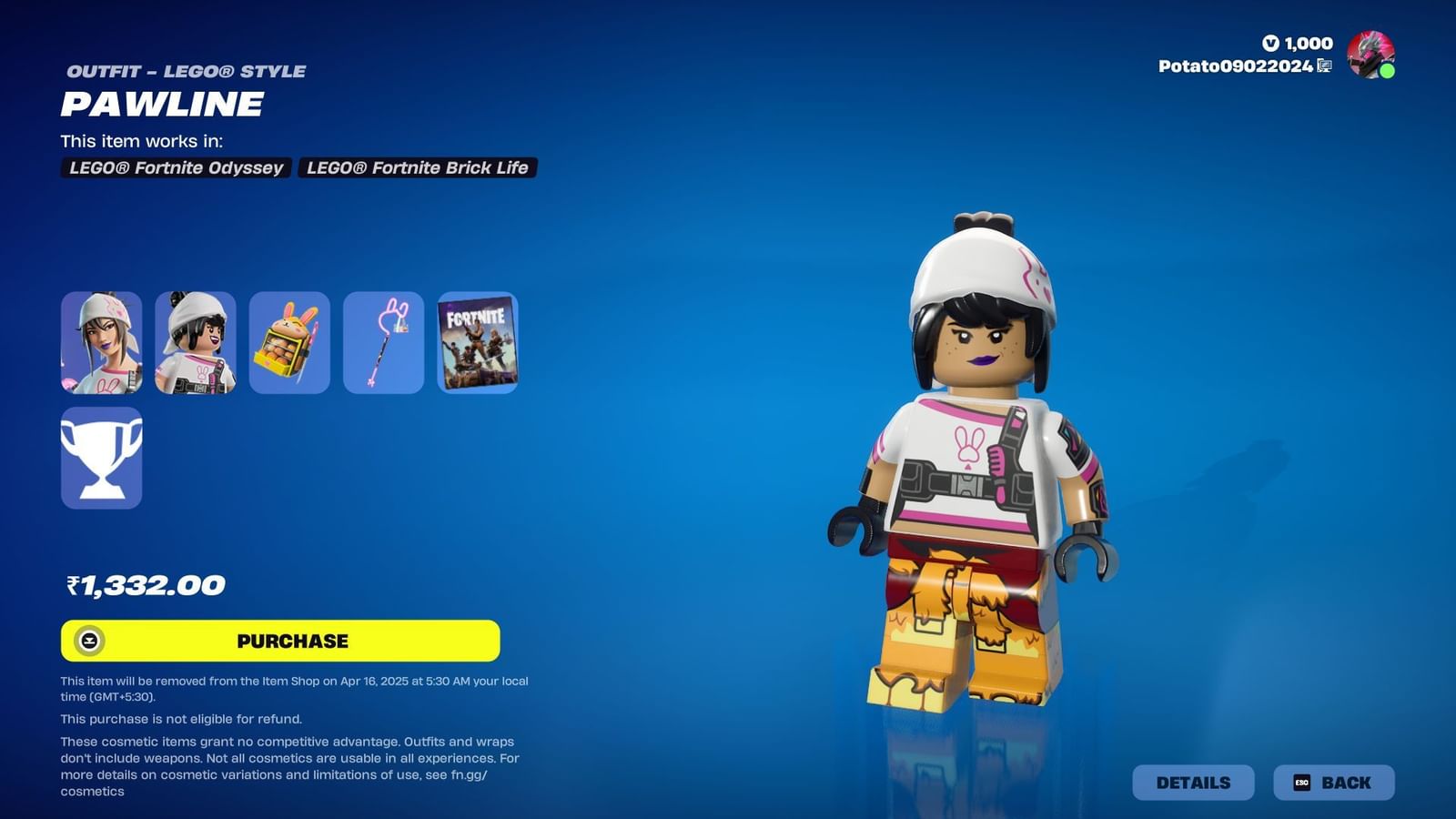The image size is (1456, 819).
Task: Click the bunny back bling thumbnail
Action: 288,342
